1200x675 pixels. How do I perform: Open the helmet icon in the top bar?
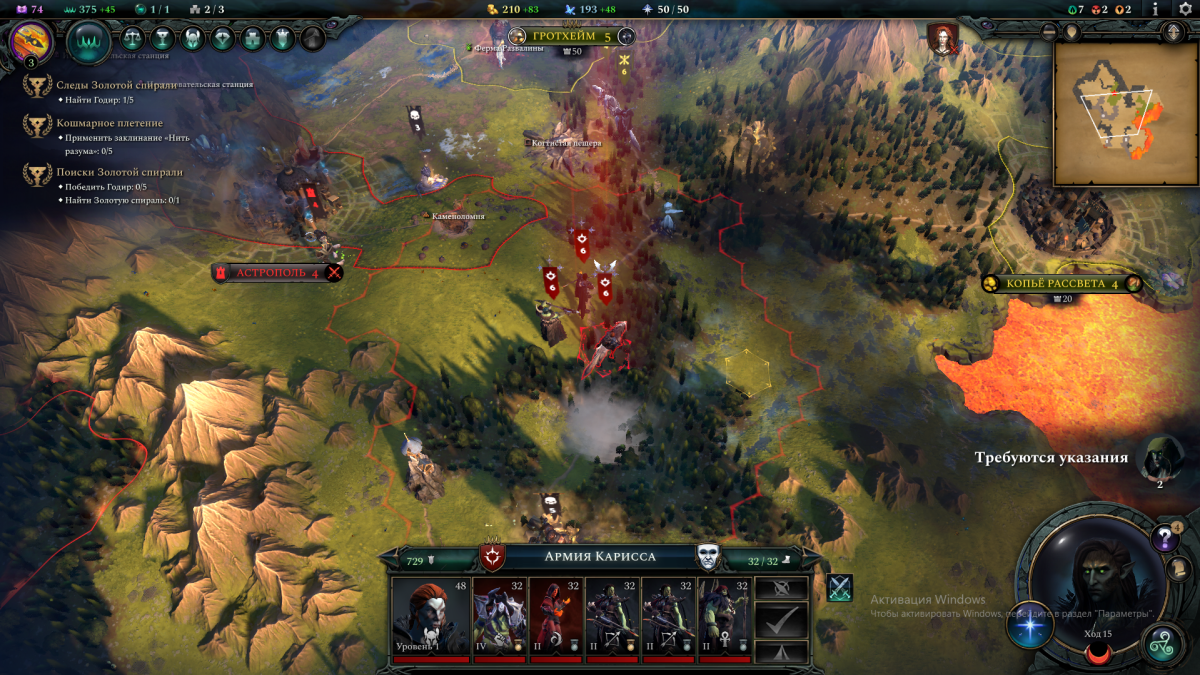click(x=192, y=39)
